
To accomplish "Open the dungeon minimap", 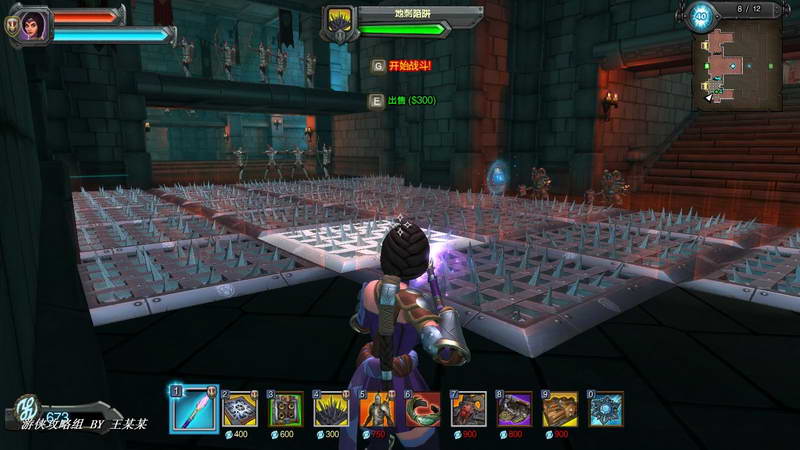I will [740, 60].
